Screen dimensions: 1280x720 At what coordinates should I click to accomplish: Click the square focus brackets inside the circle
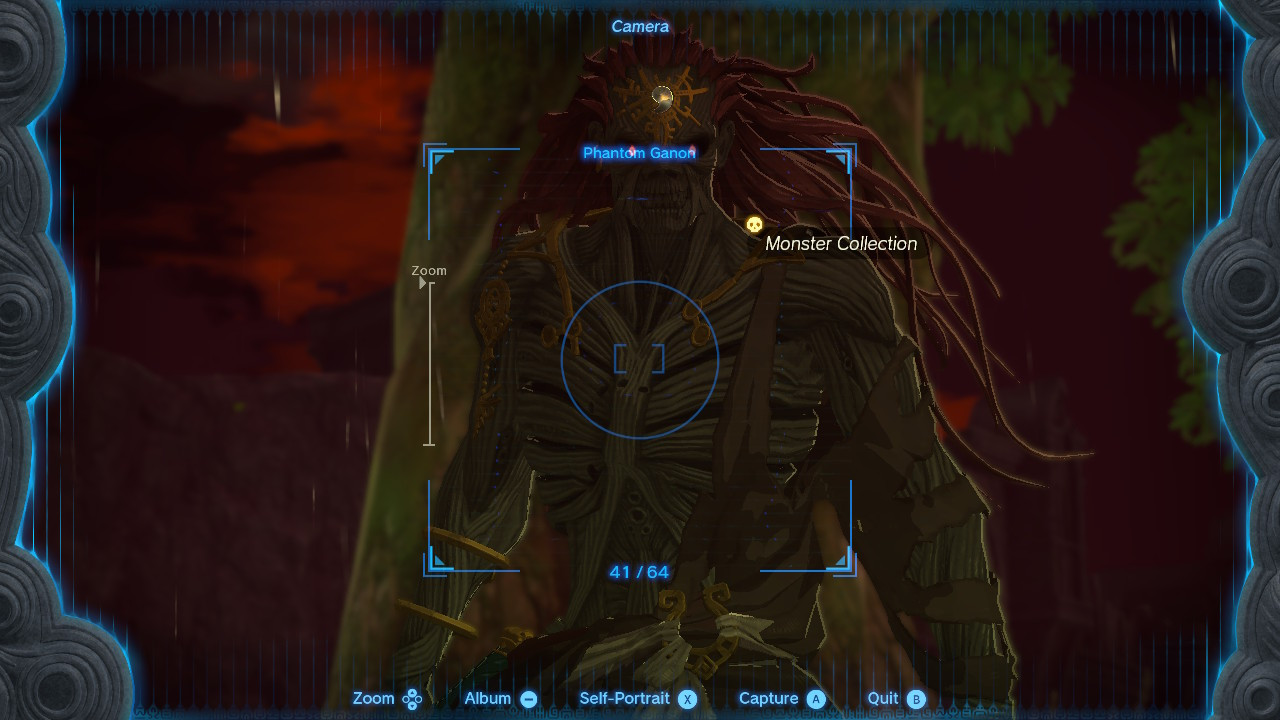(640, 360)
